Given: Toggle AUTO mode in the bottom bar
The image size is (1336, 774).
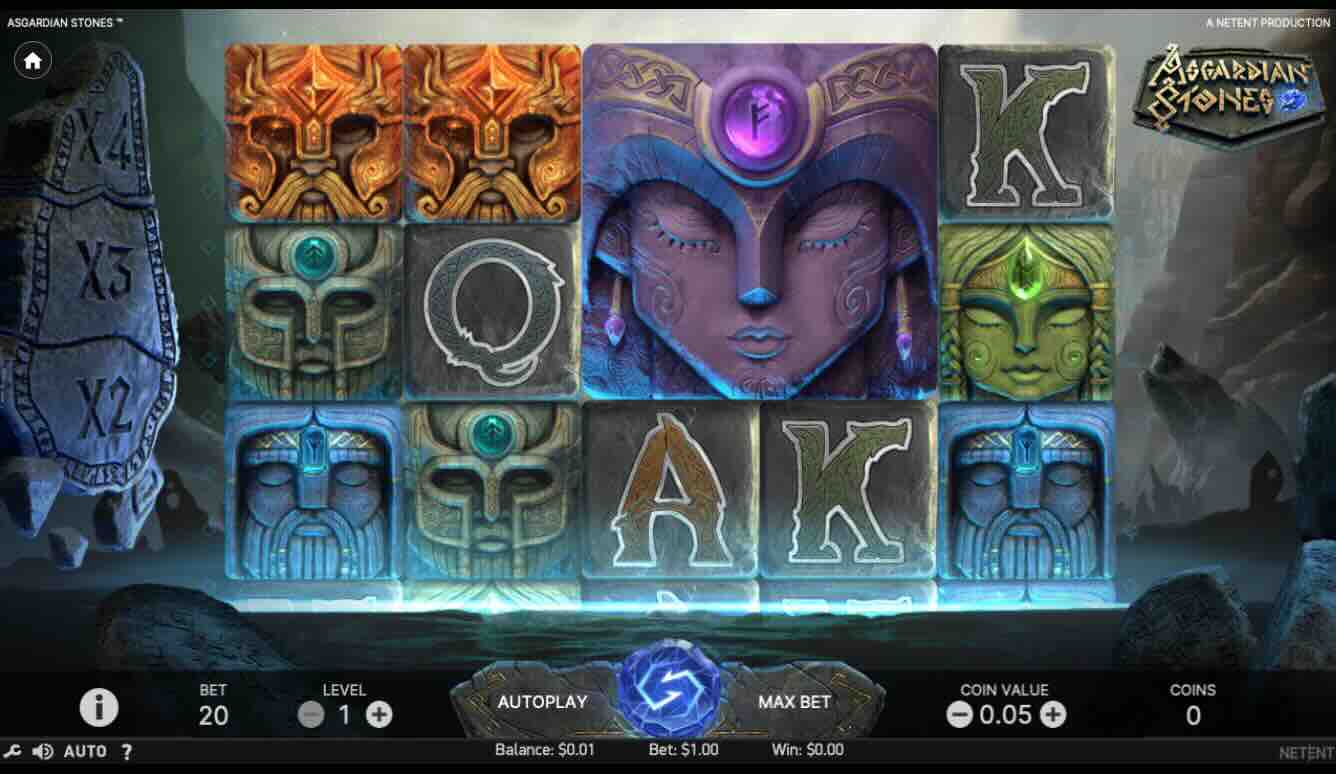Looking at the screenshot, I should coord(86,750).
